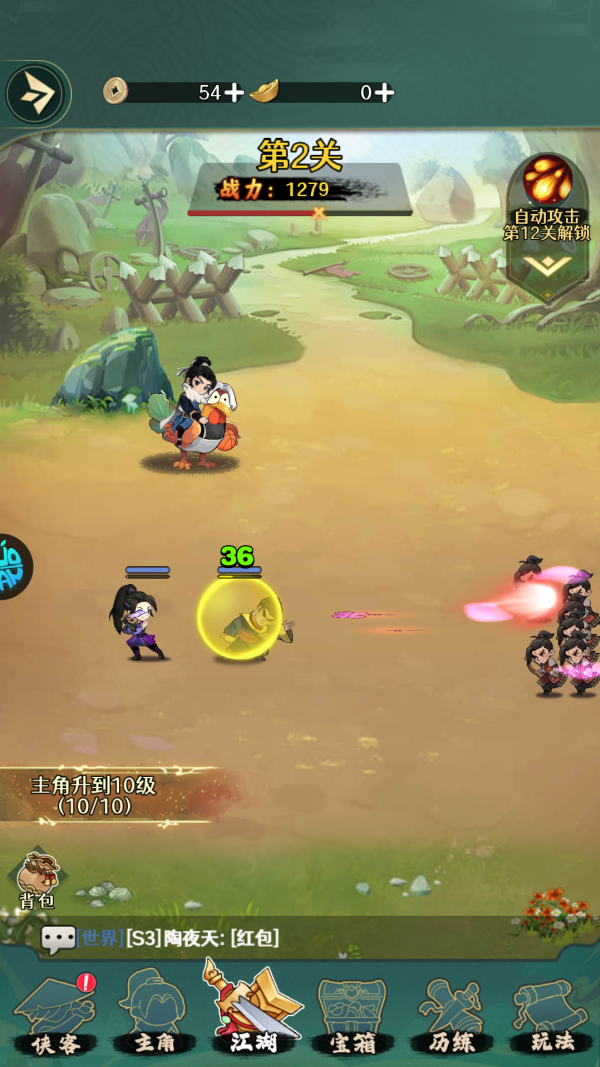Open the 宝箱 treasure chest tab

pyautogui.click(x=352, y=1015)
